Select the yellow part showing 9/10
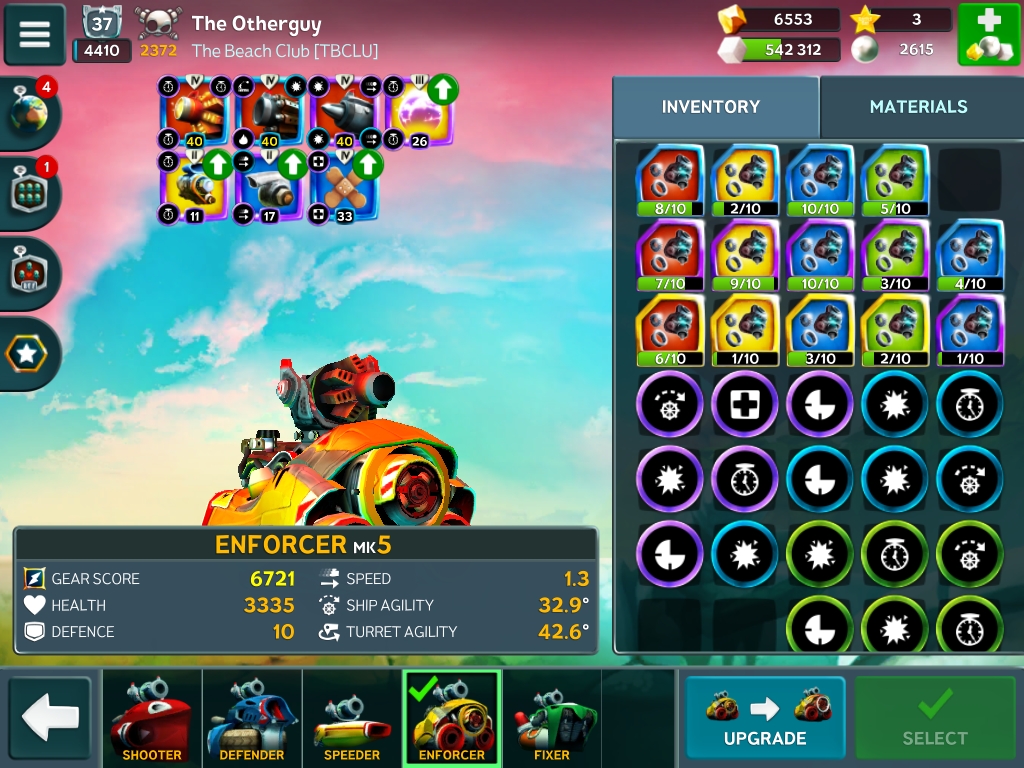 click(x=745, y=255)
